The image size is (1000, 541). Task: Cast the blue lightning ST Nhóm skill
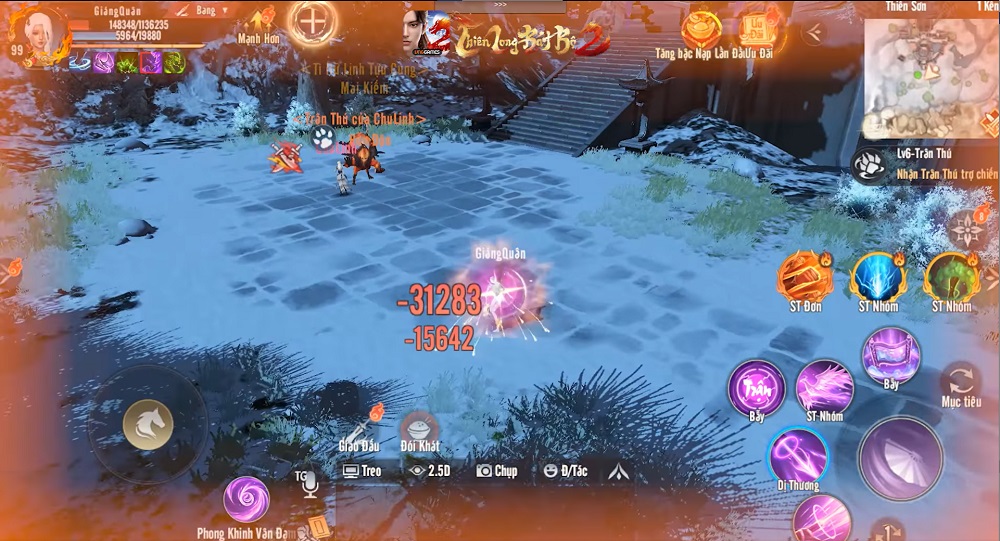tap(877, 277)
